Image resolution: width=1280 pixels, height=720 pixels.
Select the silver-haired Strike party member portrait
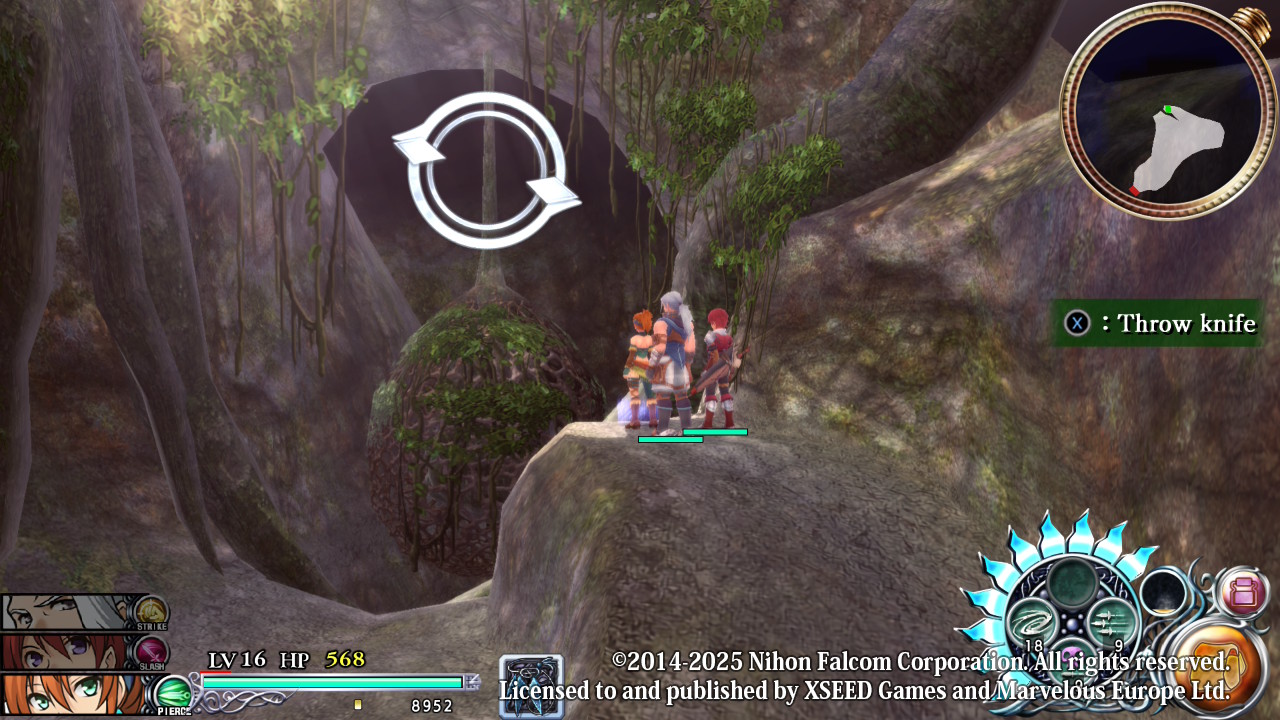click(72, 612)
